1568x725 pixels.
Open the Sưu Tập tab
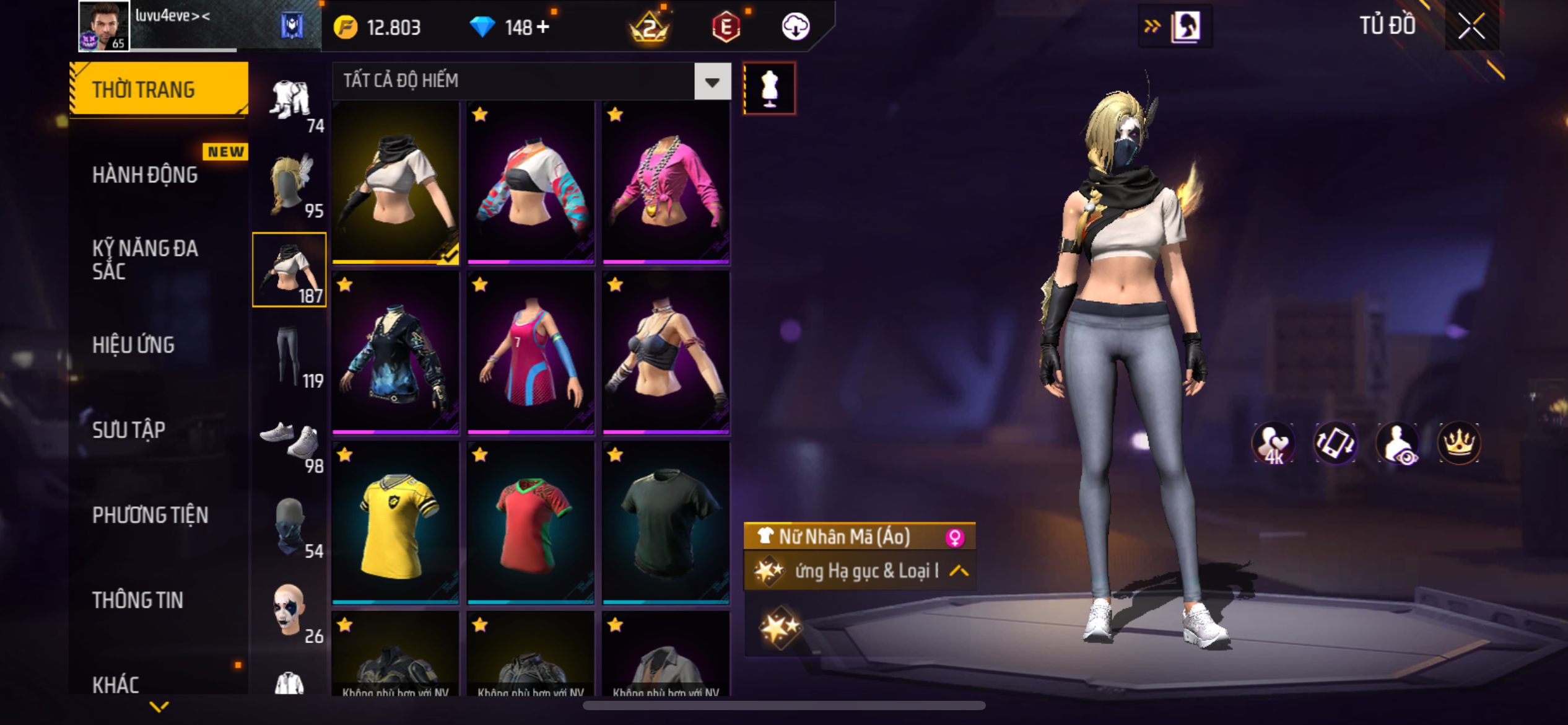[129, 430]
